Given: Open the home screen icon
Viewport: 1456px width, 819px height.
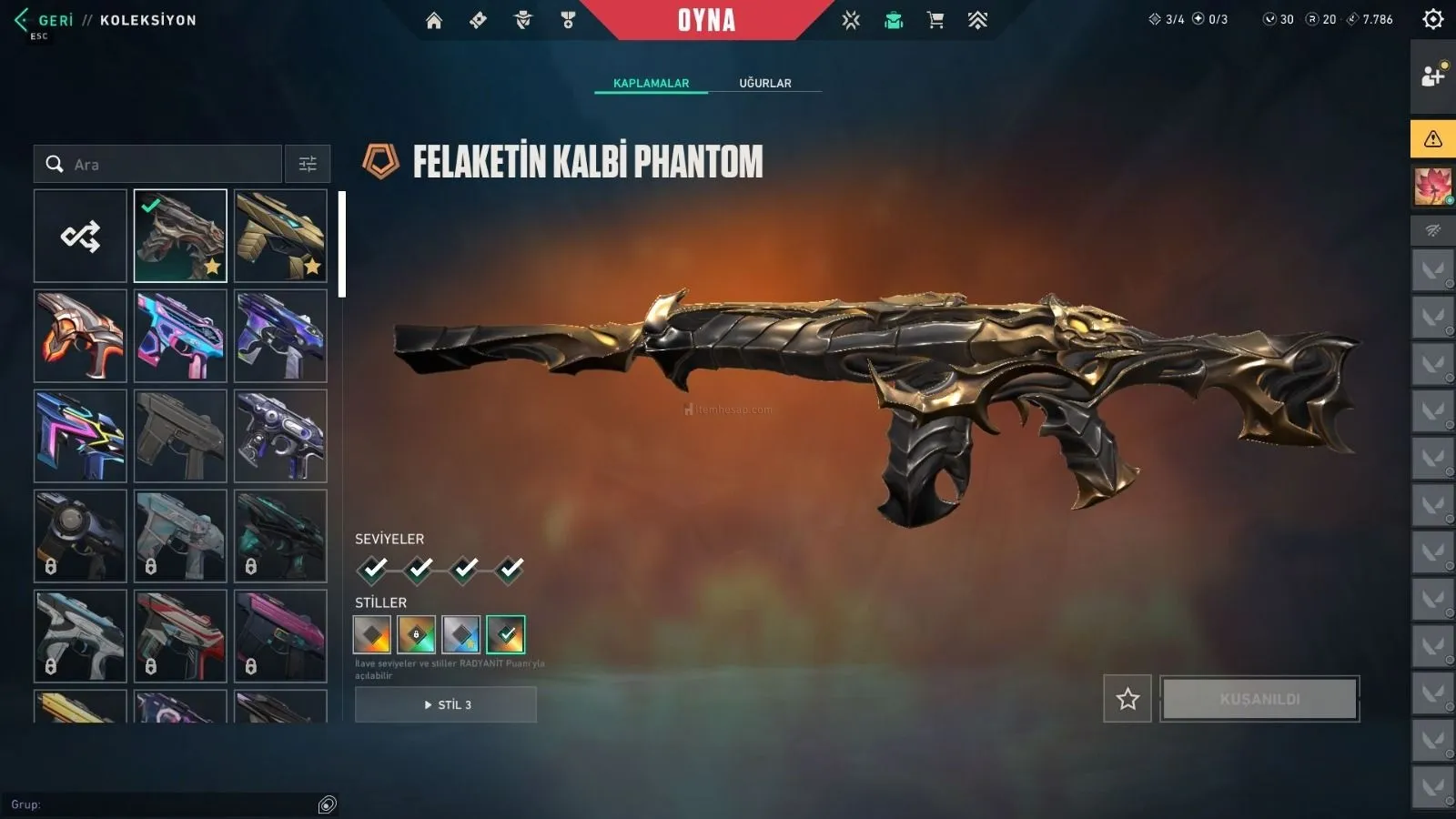Looking at the screenshot, I should coord(434,20).
